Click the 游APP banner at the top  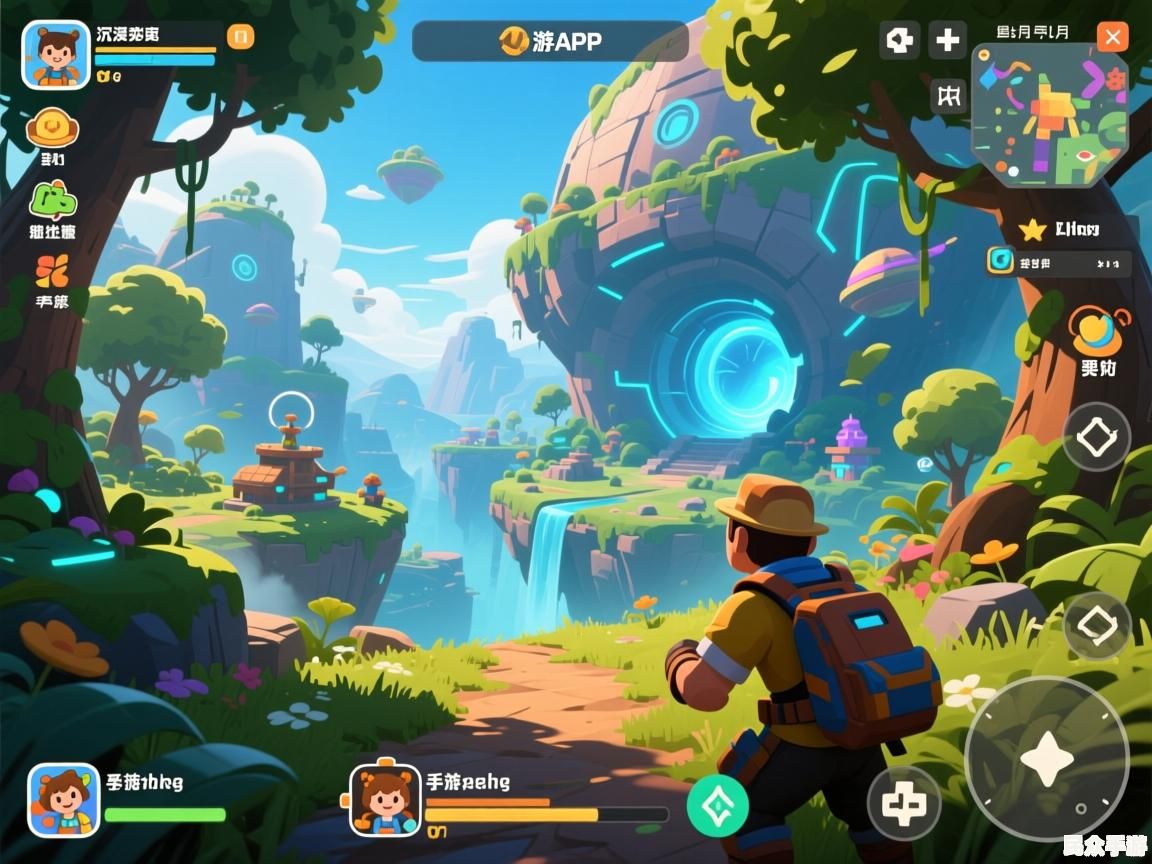point(550,41)
